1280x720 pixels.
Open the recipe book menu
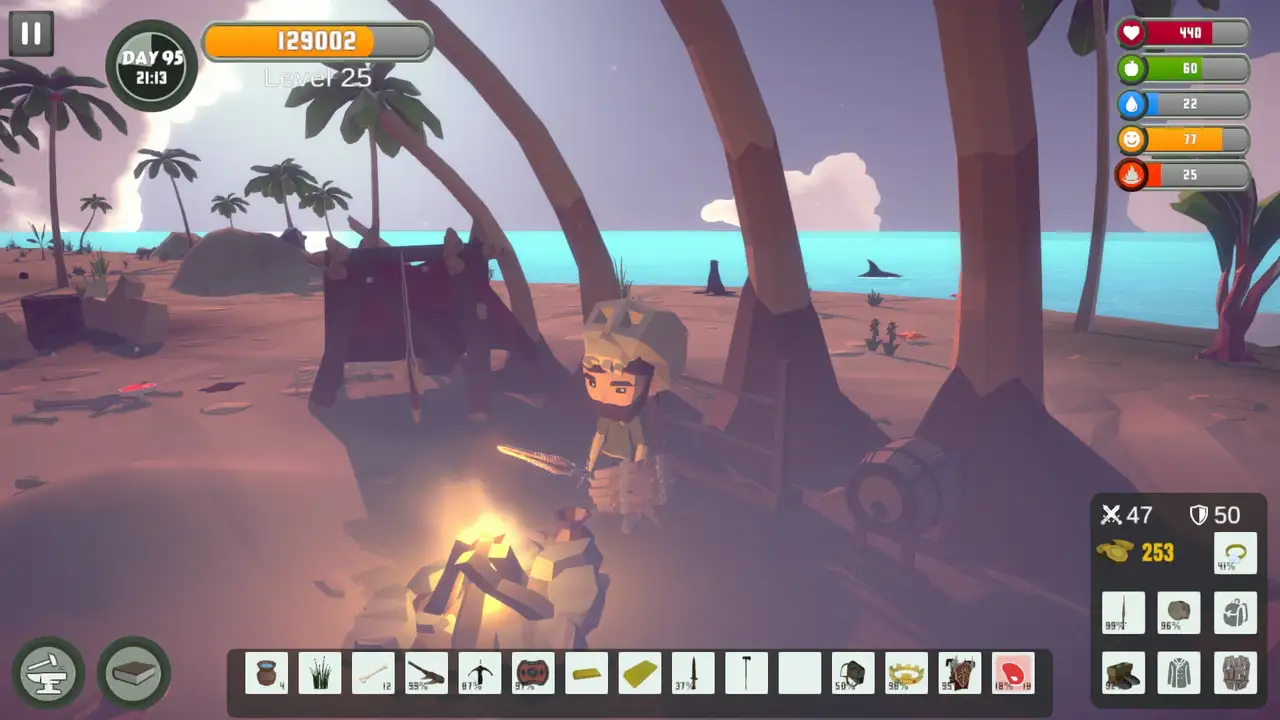133,674
